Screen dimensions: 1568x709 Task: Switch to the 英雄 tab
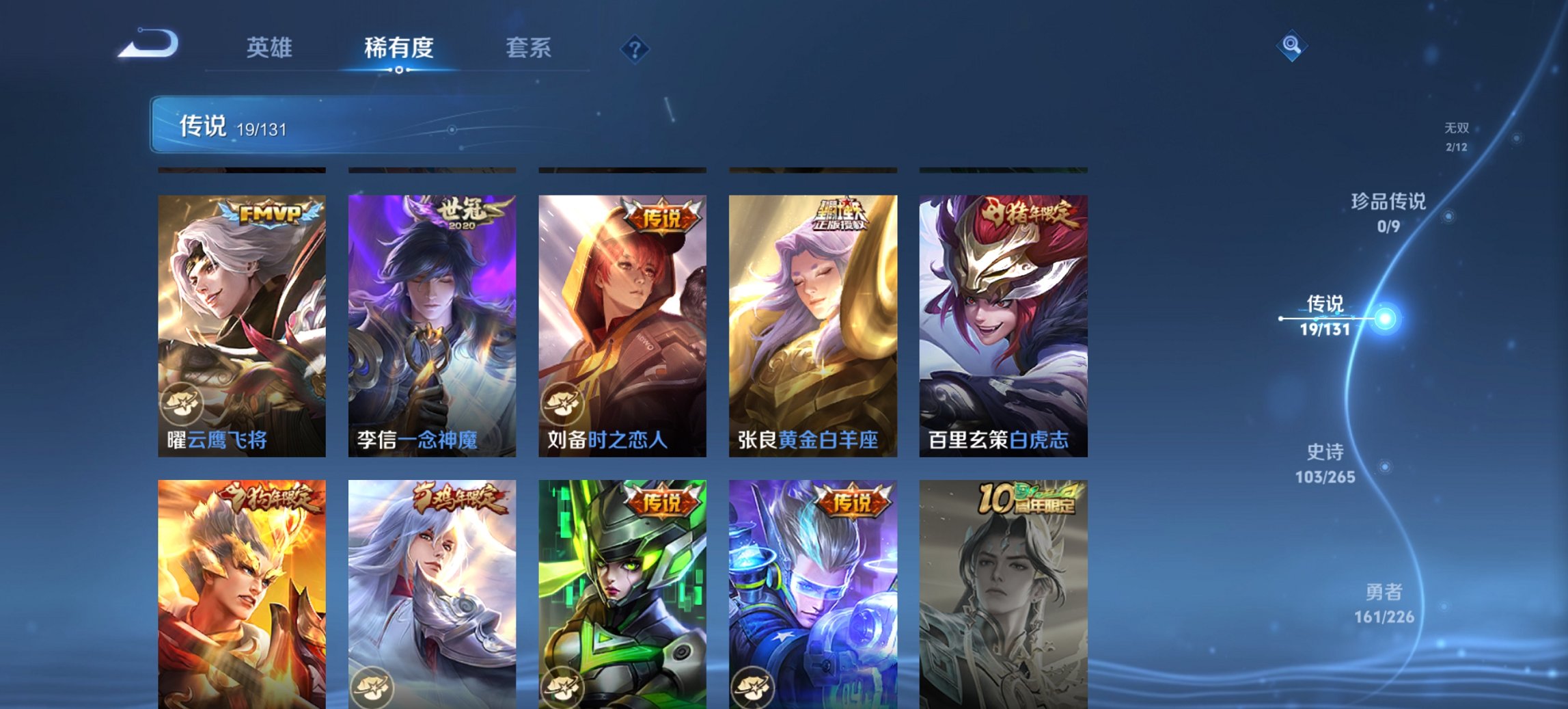point(271,48)
